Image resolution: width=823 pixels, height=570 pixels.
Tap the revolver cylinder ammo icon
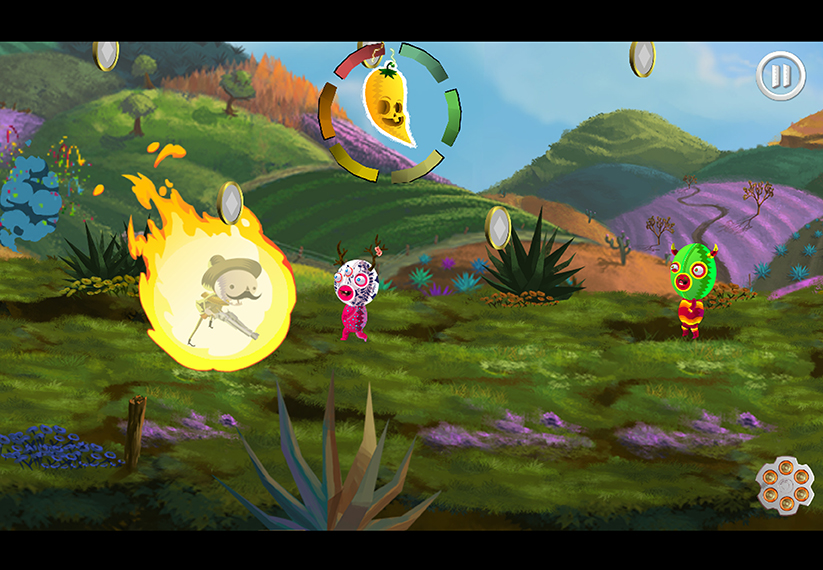(x=783, y=485)
